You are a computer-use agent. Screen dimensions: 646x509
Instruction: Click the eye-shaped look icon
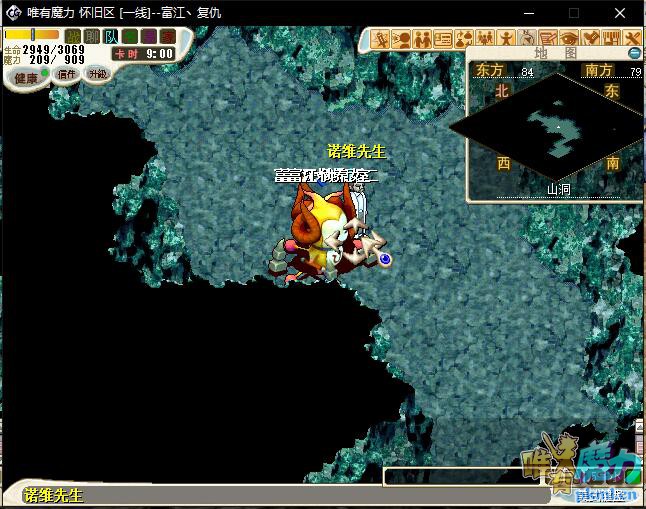click(x=570, y=39)
